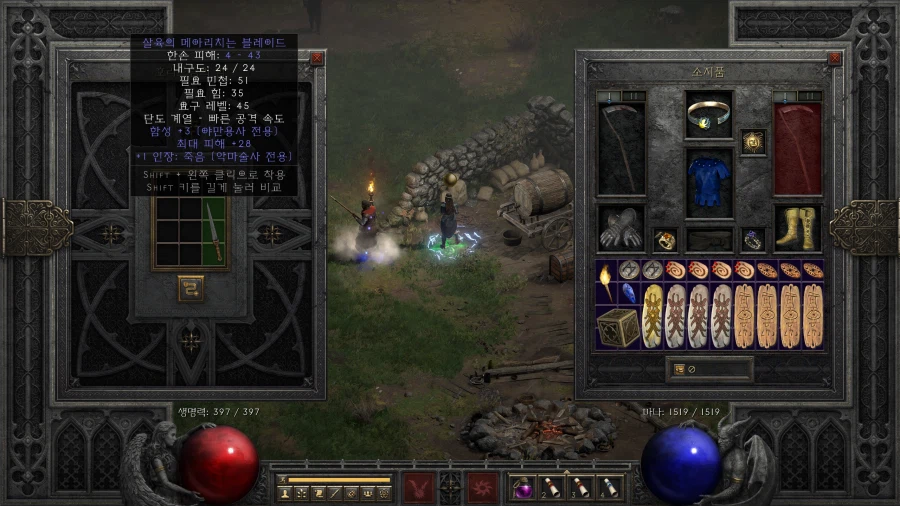The image size is (900, 506).
Task: Select the blade dagger inside the cube
Action: pos(215,230)
